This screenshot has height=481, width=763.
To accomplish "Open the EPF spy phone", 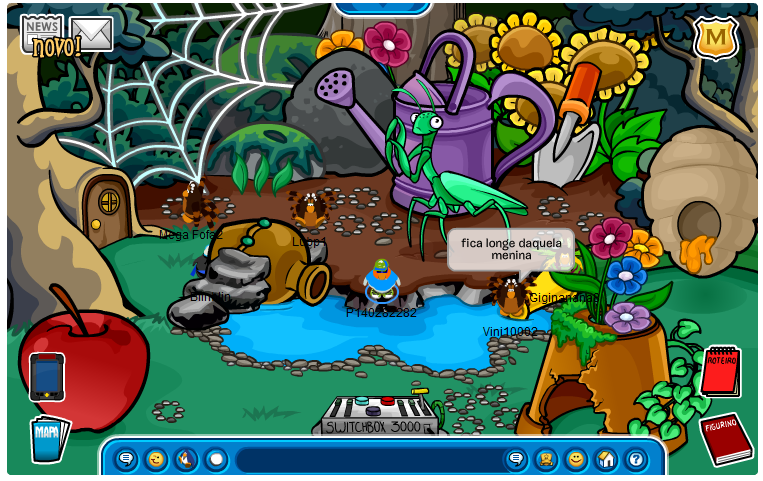I will (47, 377).
